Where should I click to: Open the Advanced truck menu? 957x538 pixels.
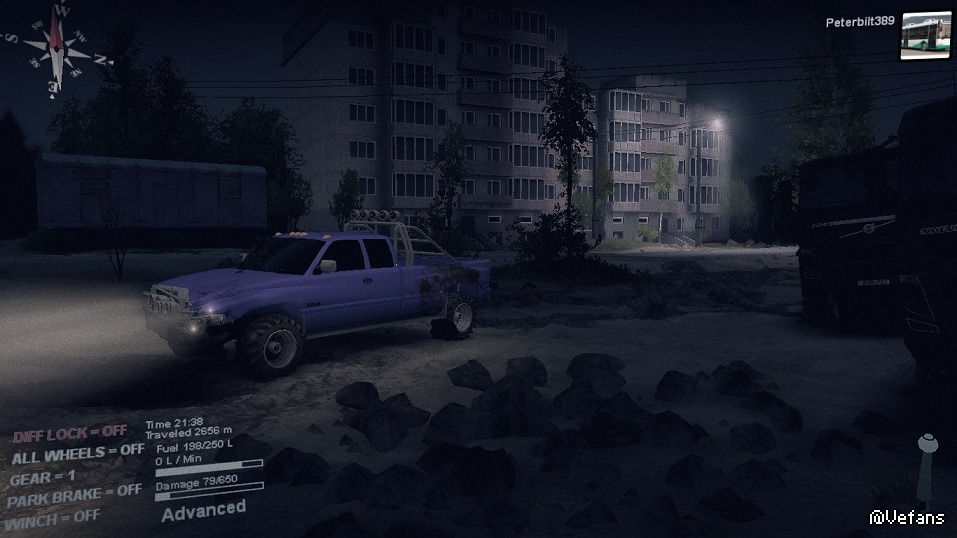pos(203,509)
